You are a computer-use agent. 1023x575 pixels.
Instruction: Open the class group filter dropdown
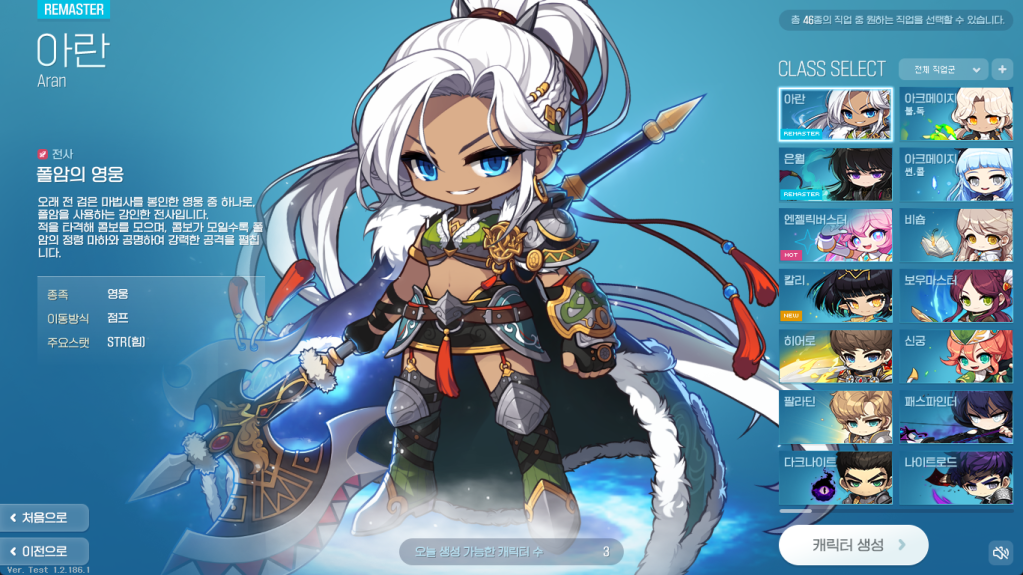click(x=942, y=69)
